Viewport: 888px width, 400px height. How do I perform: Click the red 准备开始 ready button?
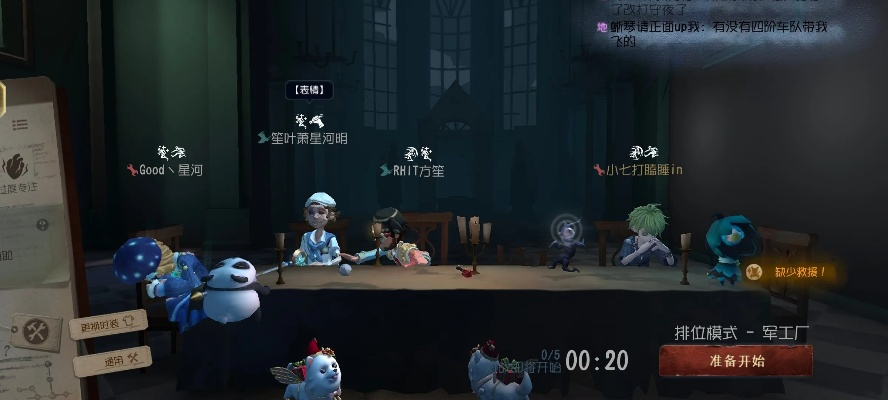[x=735, y=361]
